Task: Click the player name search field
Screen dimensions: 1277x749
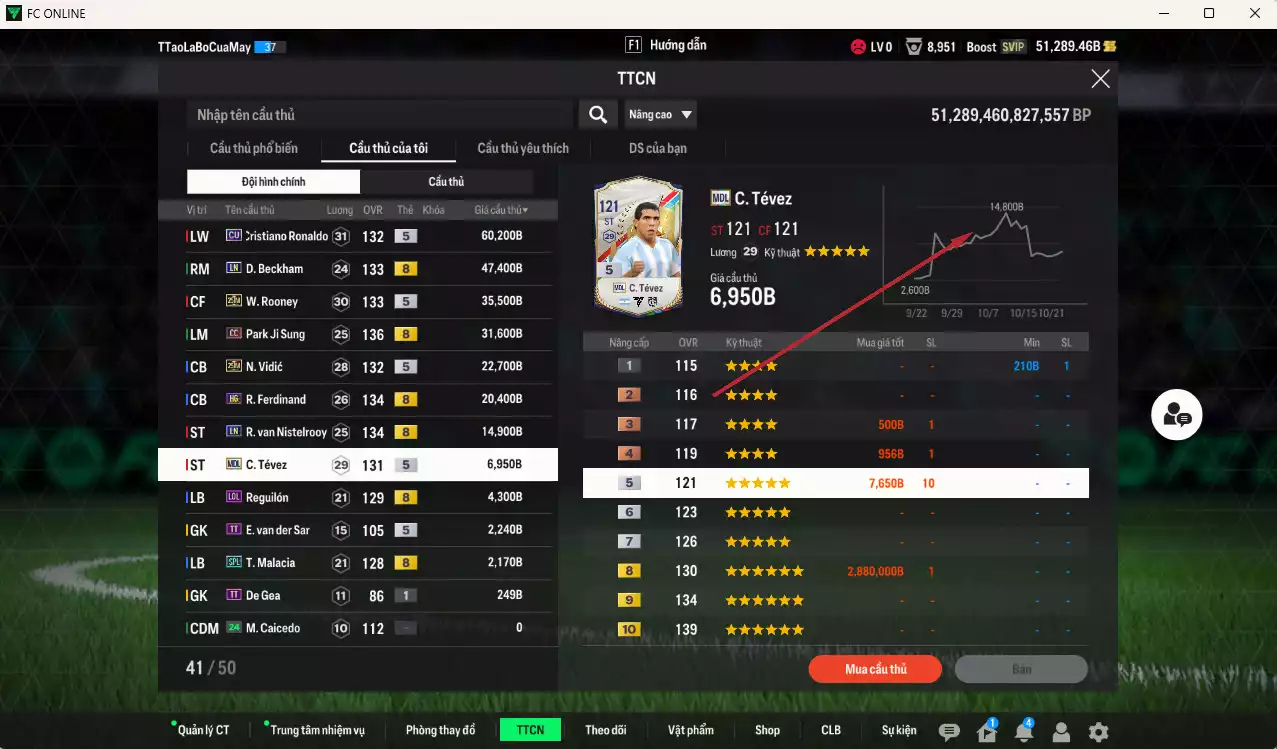Action: pos(380,115)
